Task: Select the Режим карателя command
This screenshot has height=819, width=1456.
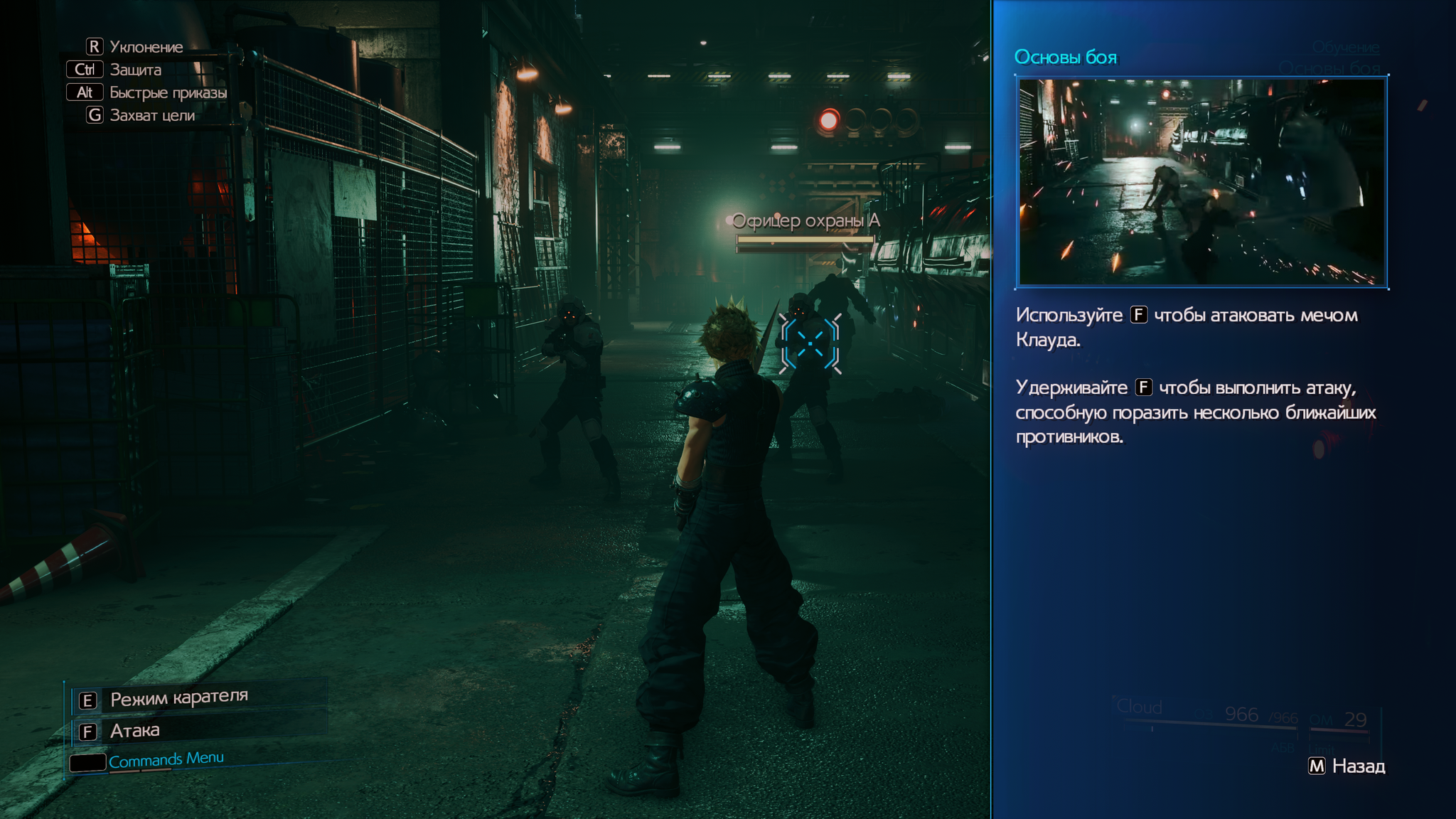Action: pos(178,698)
